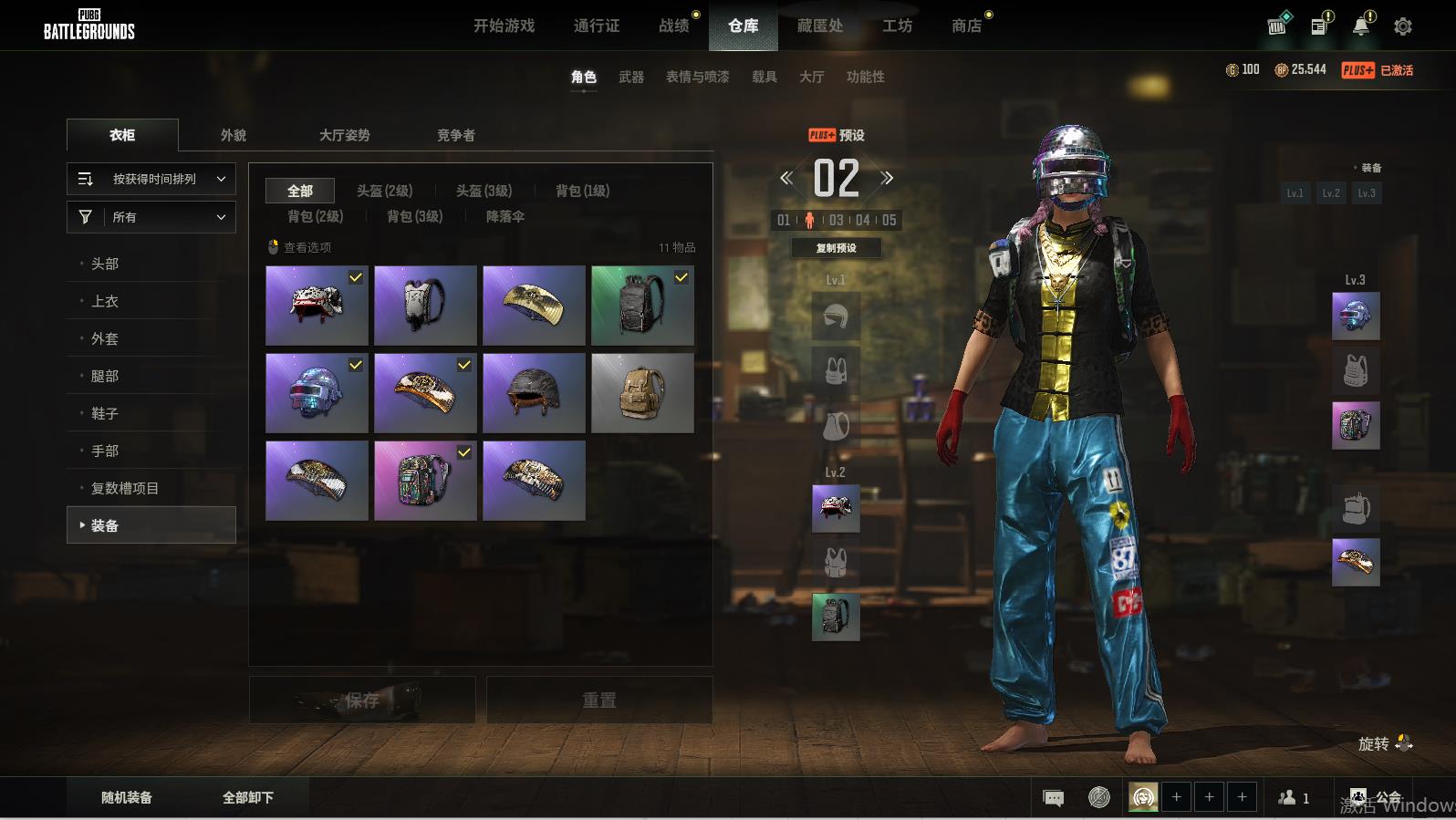1456x820 pixels.
Task: Select the white backpack item thumbnail
Action: 425,306
